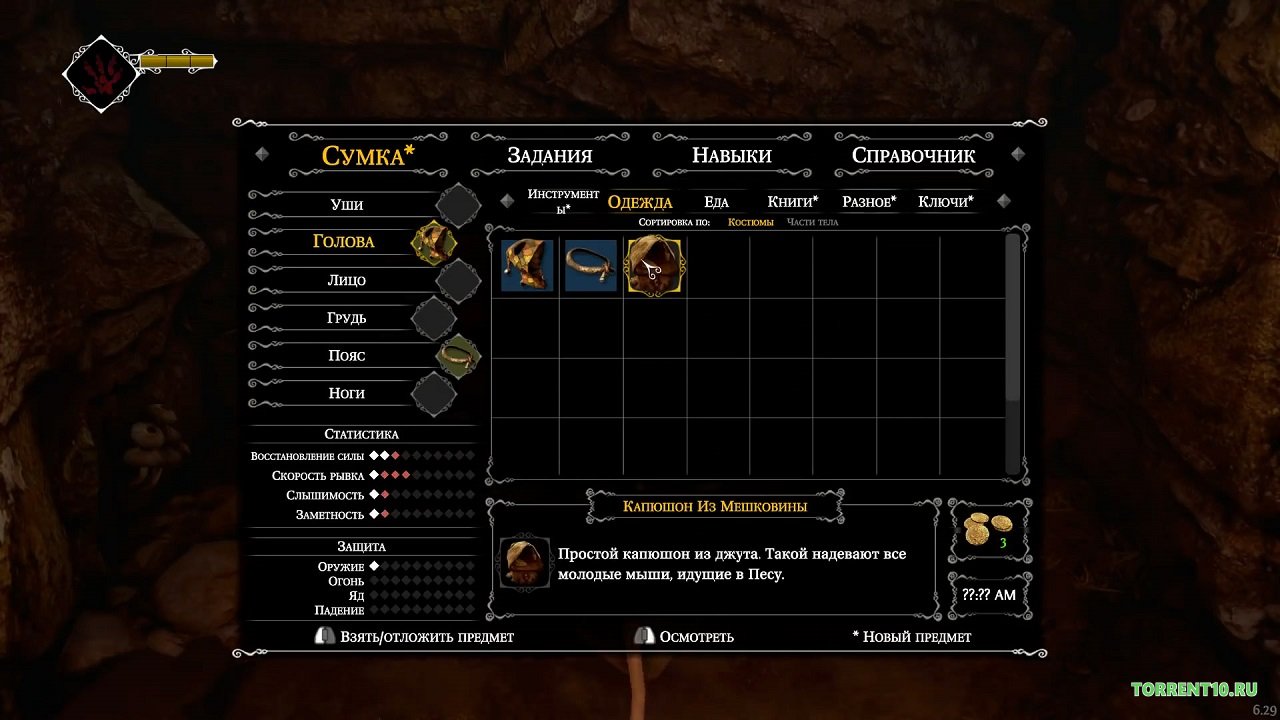The height and width of the screenshot is (720, 1280).
Task: Select the Грудь equipment slot
Action: pyautogui.click(x=347, y=318)
